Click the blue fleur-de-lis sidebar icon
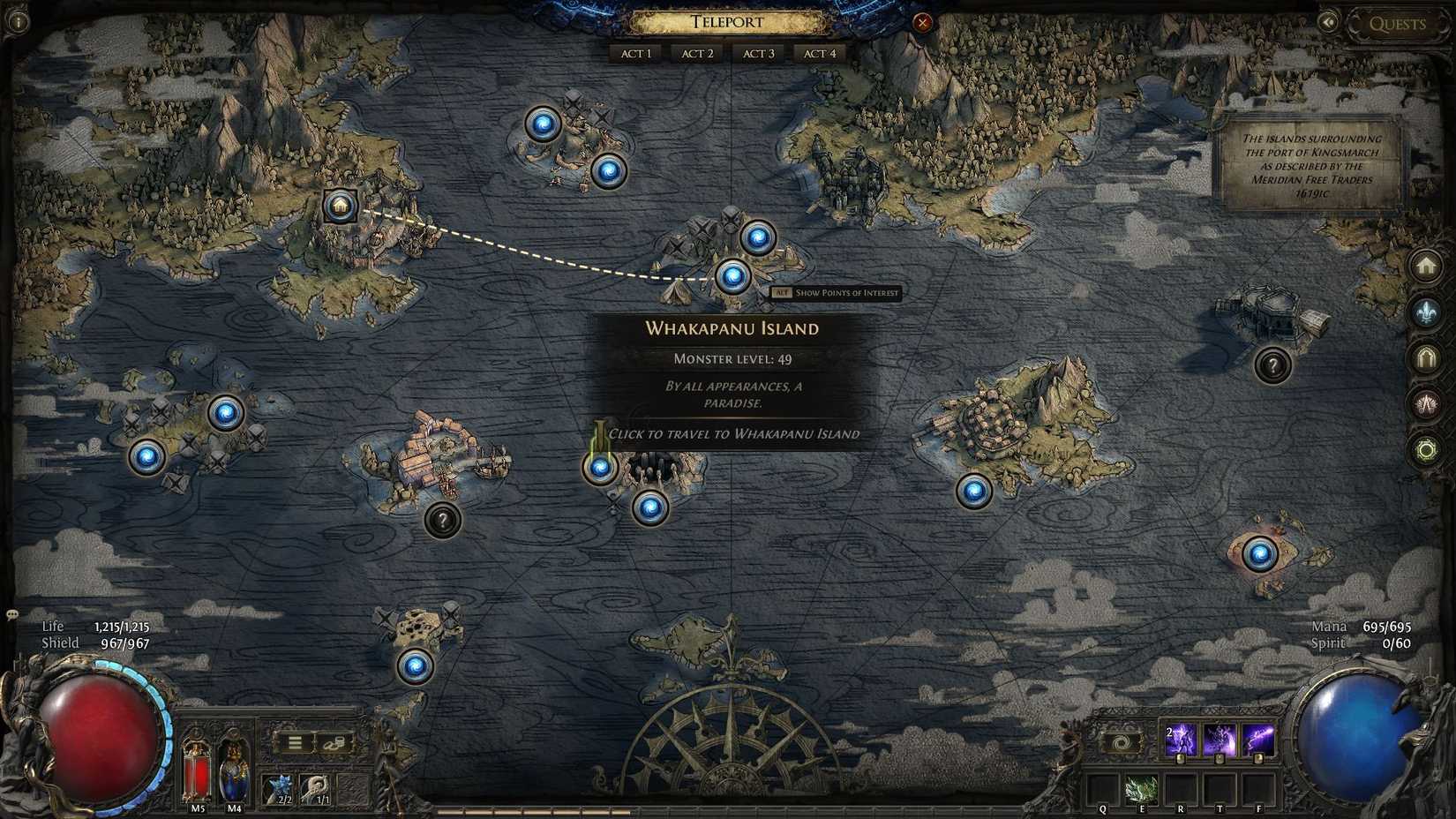The image size is (1456, 819). tap(1428, 311)
